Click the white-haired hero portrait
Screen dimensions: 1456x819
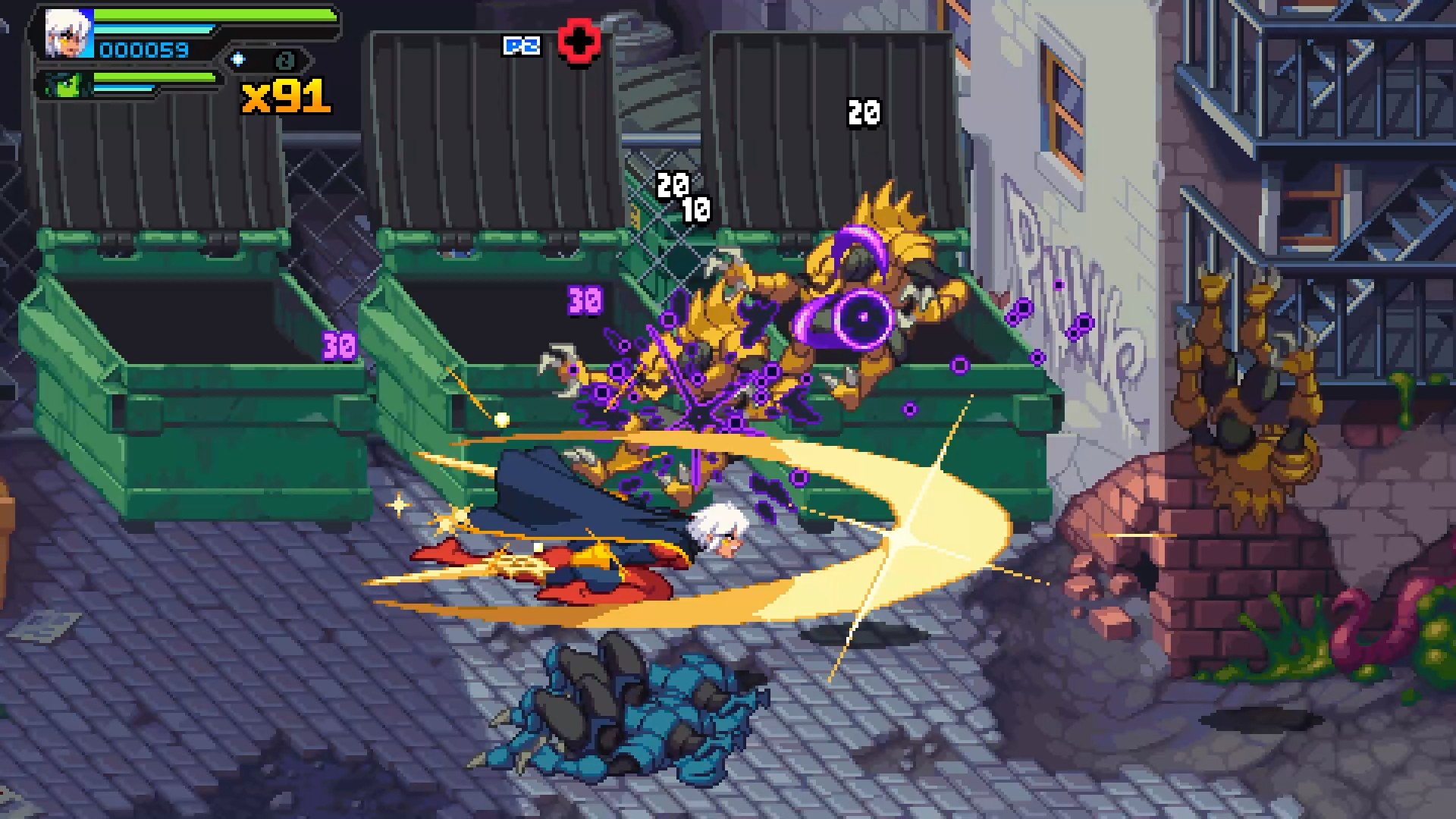point(68,34)
